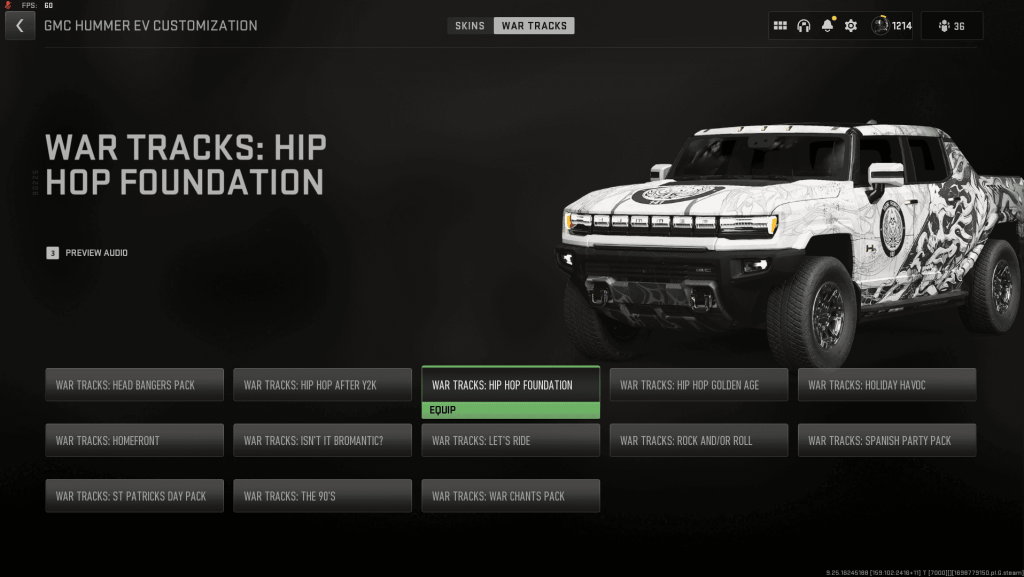Open the social party counter
Screen dimensions: 1024x577
pos(952,26)
